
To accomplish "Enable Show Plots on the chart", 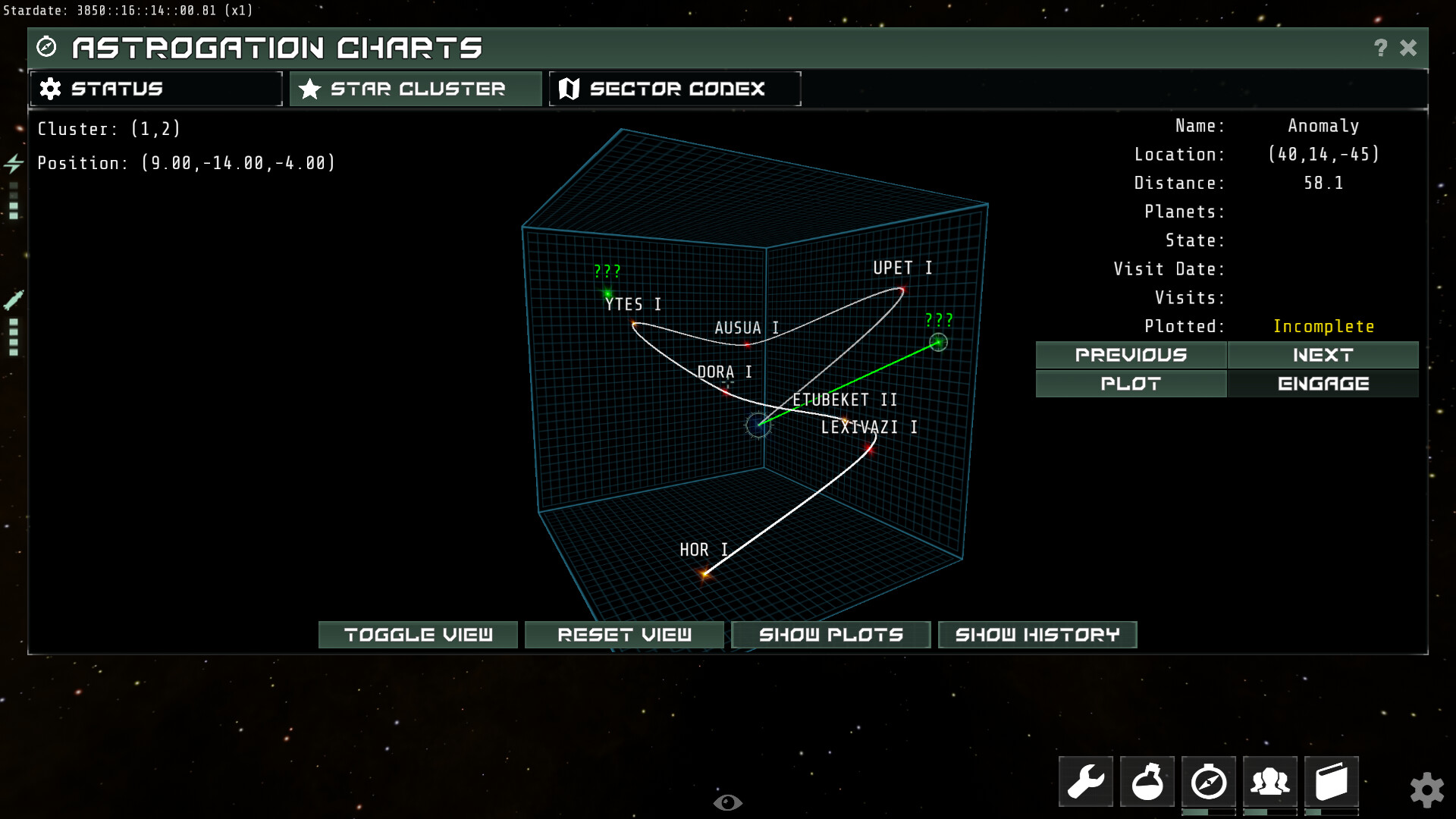I will tap(830, 635).
